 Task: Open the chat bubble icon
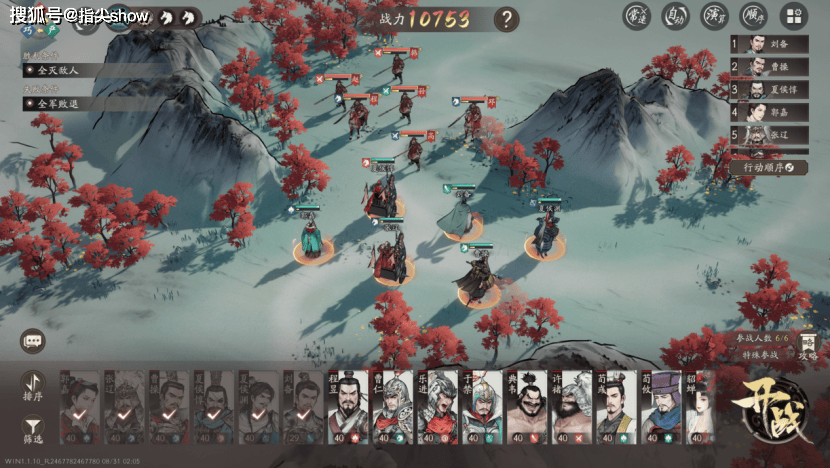[33, 341]
